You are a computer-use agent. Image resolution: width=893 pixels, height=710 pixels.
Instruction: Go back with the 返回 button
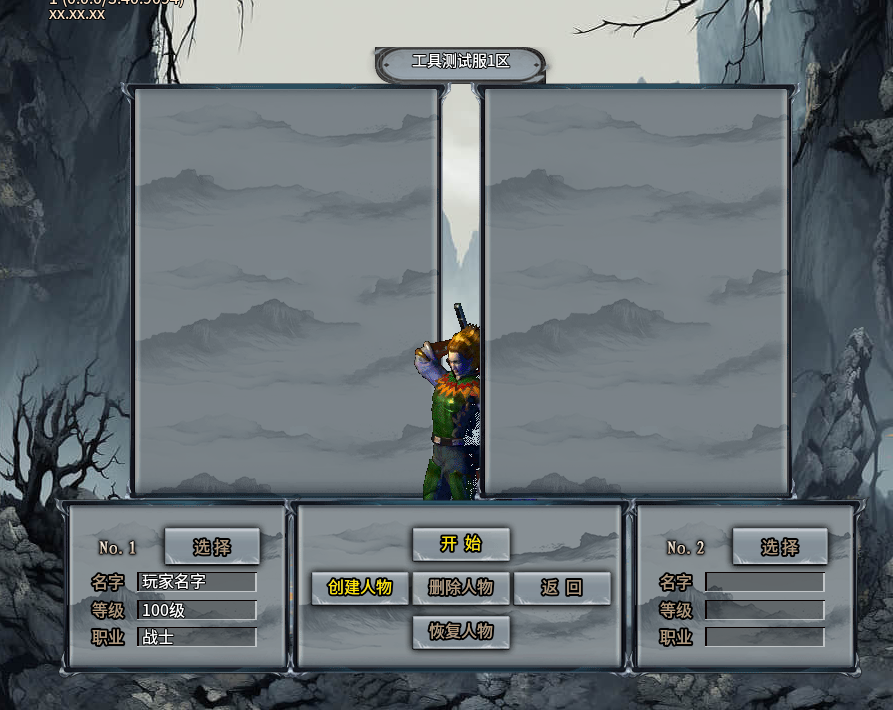(562, 588)
